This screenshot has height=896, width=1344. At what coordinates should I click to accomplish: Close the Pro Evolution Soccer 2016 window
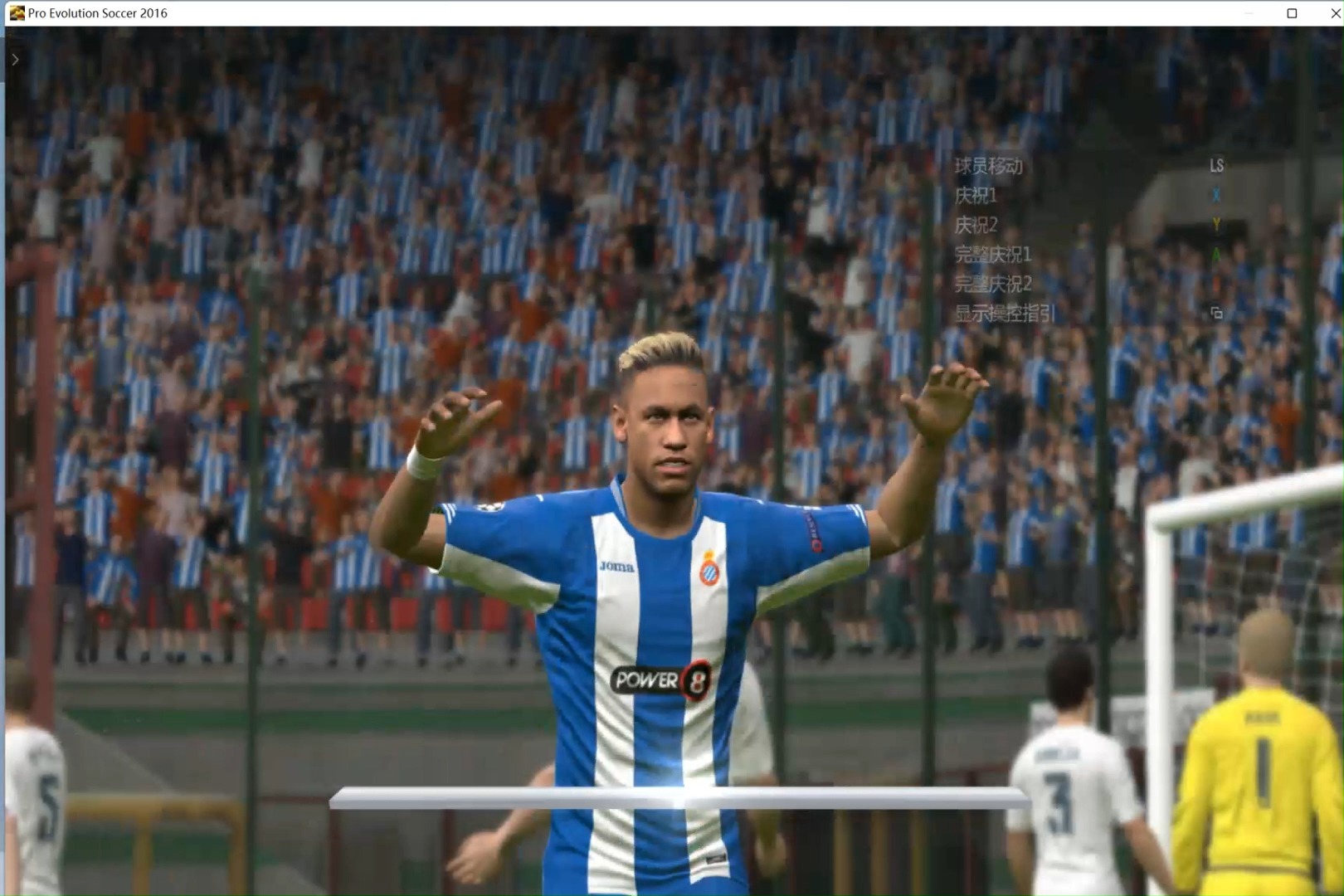click(x=1335, y=13)
